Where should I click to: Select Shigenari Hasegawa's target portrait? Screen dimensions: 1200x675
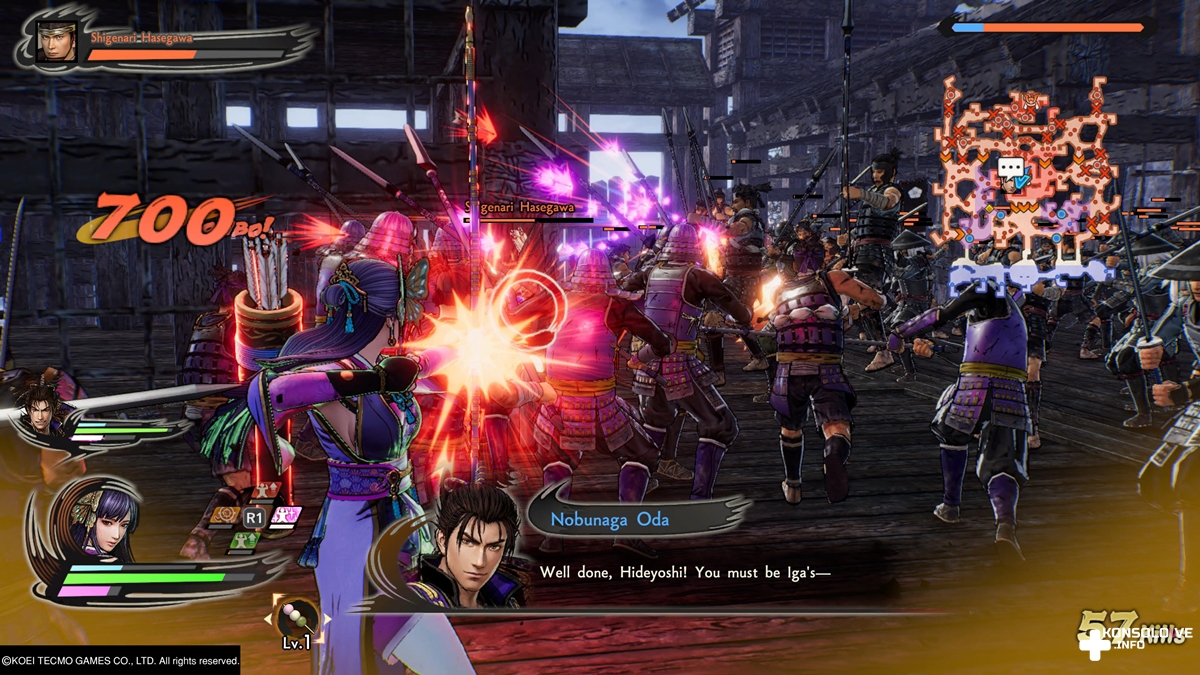56,42
